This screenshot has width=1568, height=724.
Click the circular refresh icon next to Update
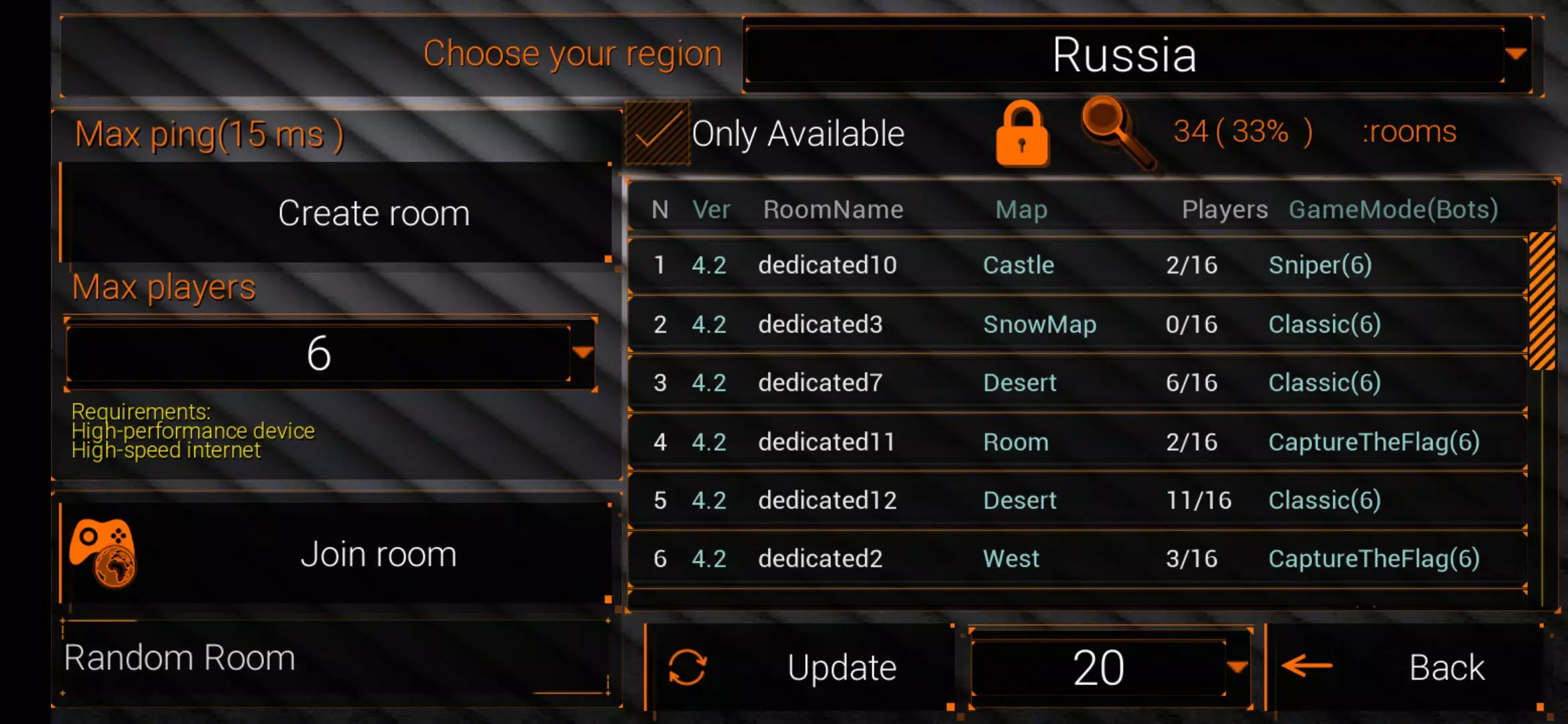[688, 666]
